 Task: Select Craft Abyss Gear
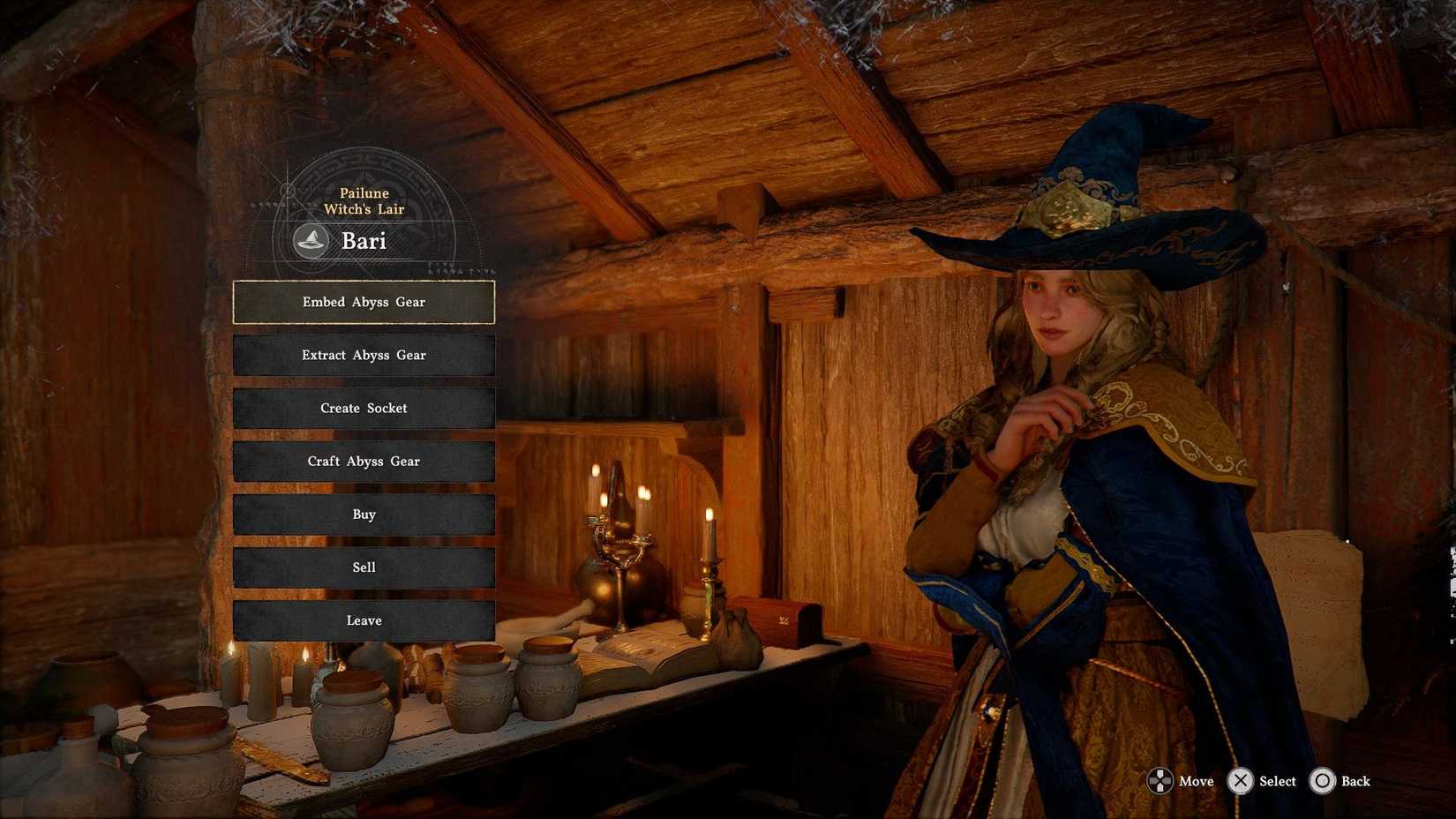click(x=364, y=461)
